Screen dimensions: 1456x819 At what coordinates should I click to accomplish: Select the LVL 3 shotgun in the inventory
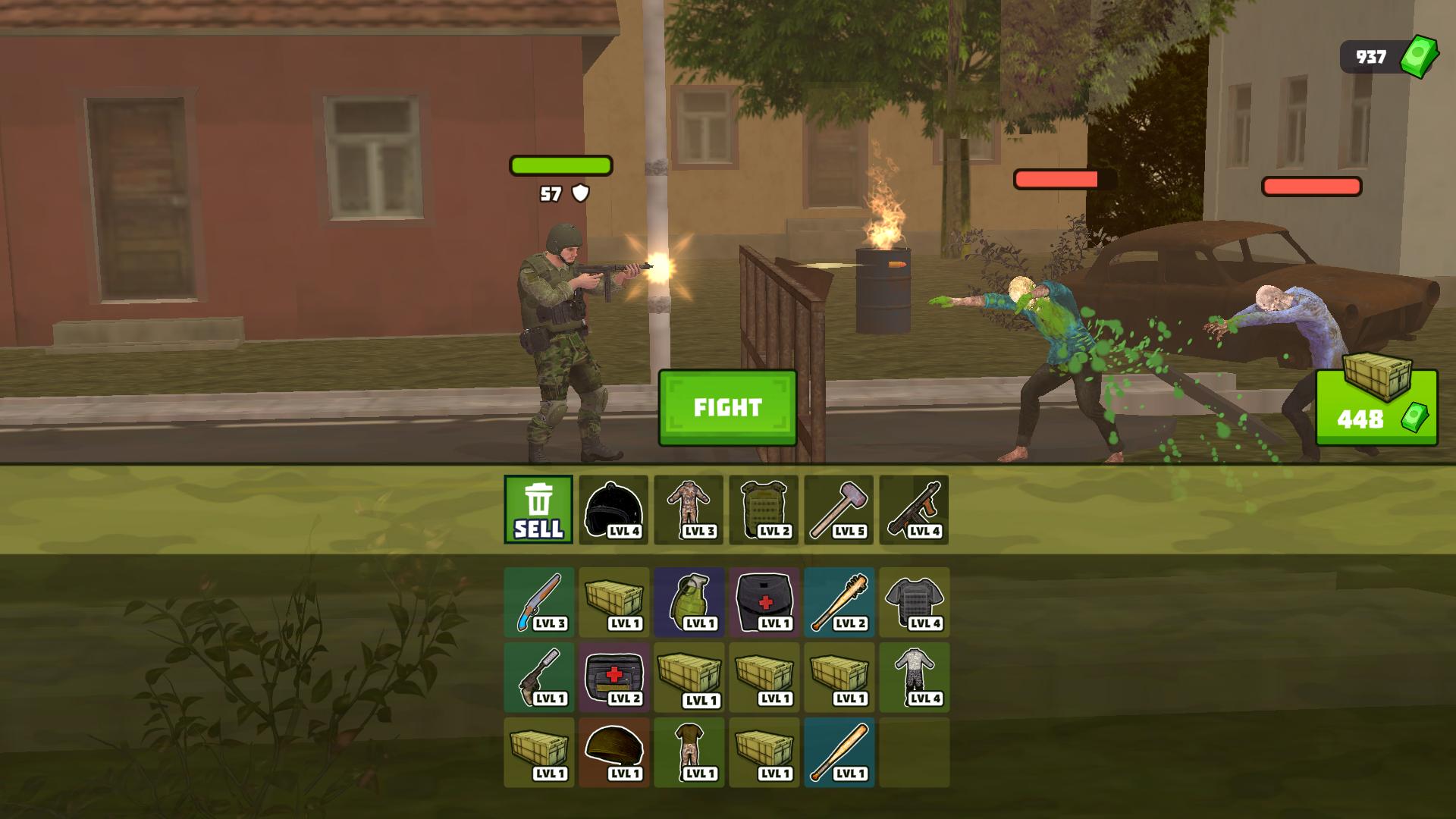(538, 603)
